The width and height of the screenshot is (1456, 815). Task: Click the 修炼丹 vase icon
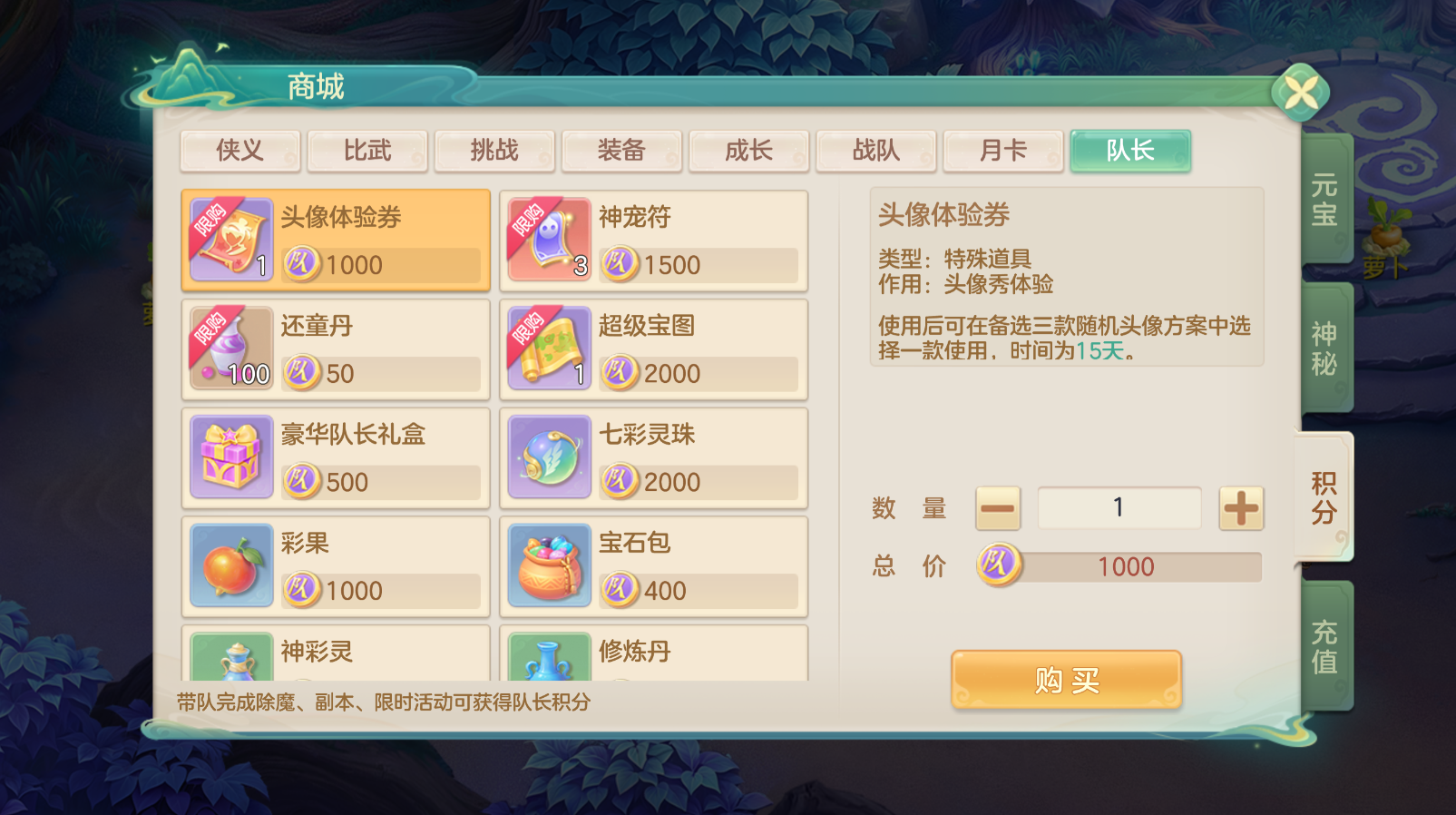548,663
